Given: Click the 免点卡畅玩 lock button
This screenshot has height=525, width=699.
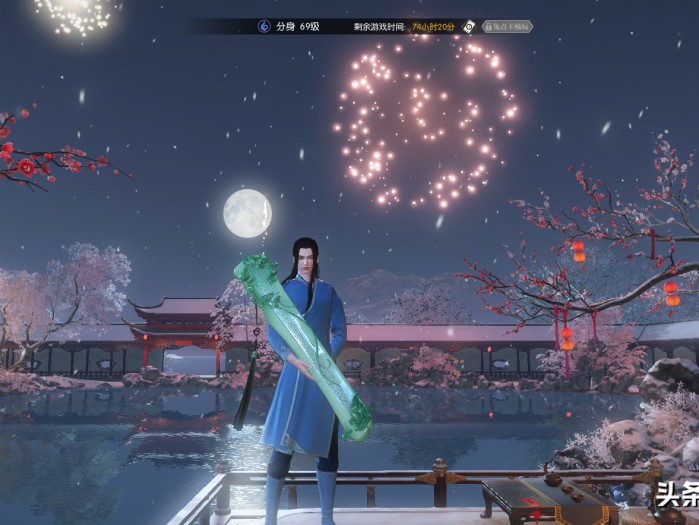Looking at the screenshot, I should point(507,27).
